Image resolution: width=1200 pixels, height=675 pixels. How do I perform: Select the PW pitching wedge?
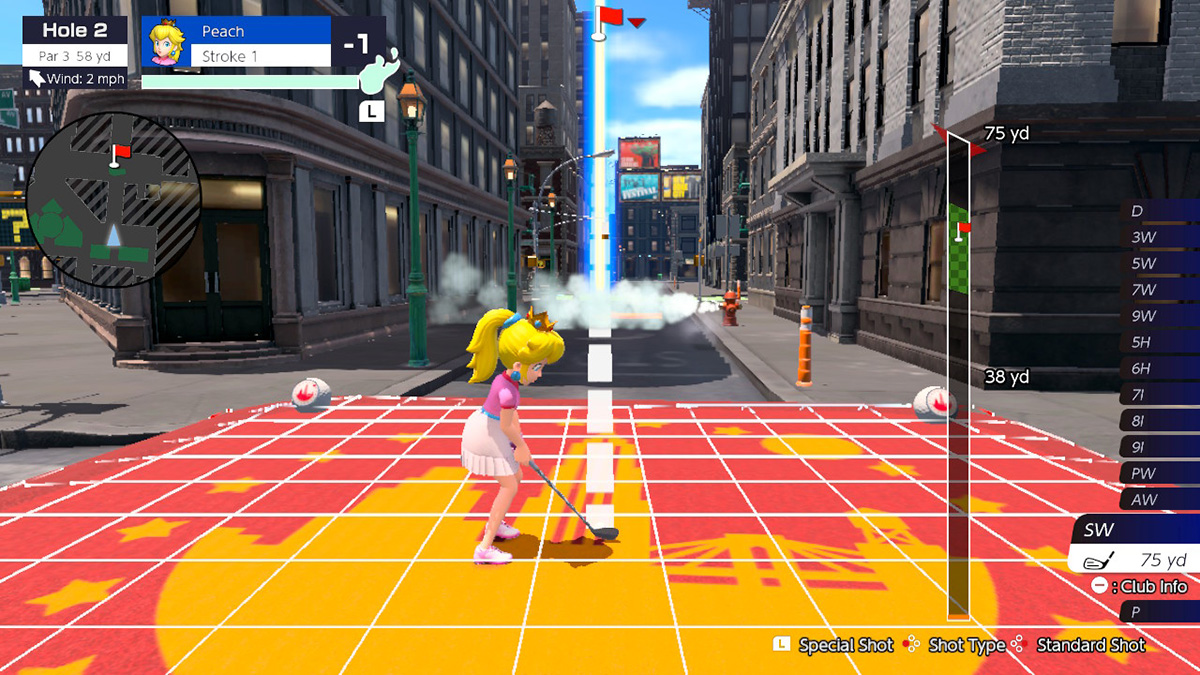point(1160,473)
